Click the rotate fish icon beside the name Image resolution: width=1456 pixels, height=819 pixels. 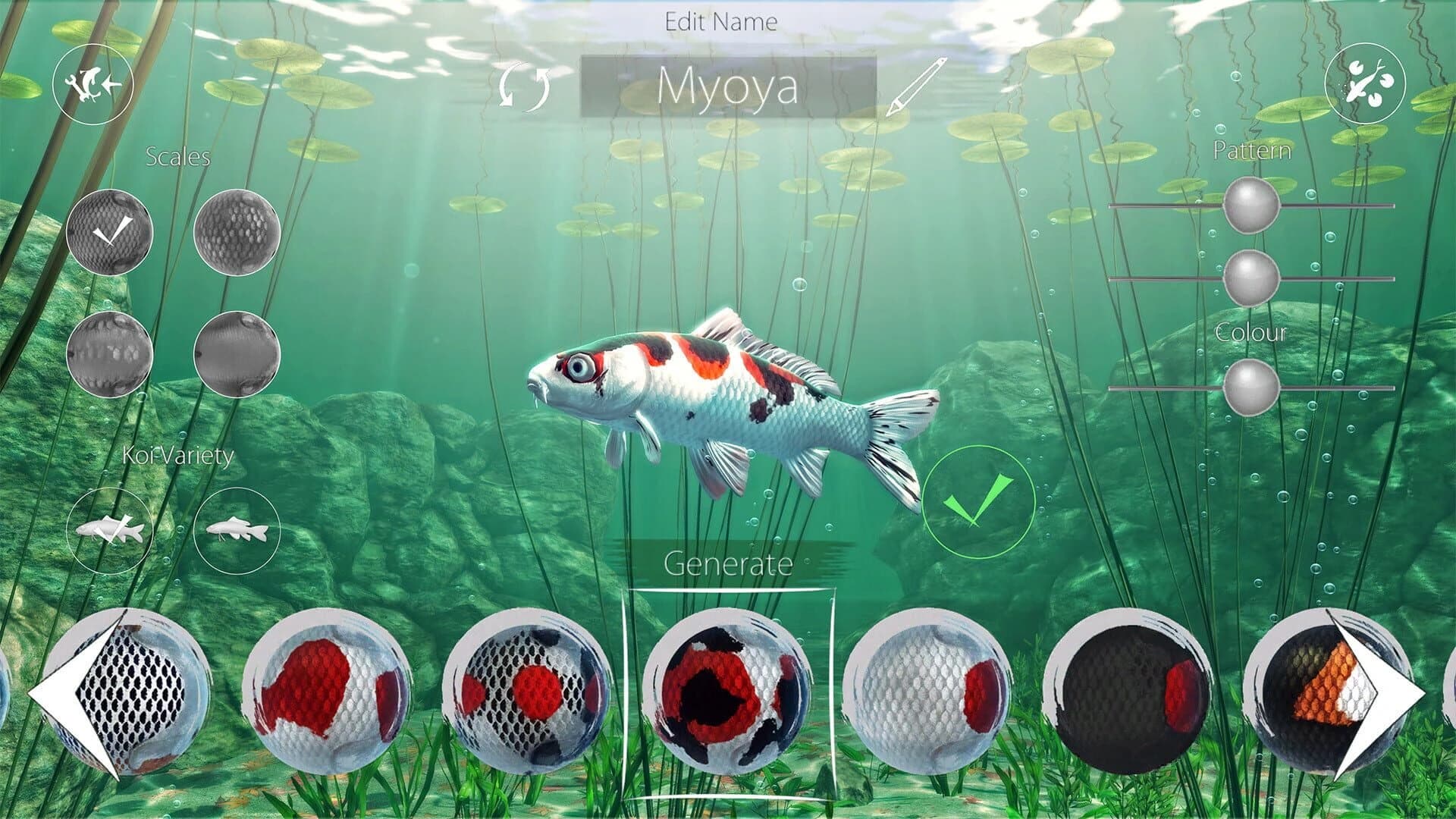[x=525, y=87]
